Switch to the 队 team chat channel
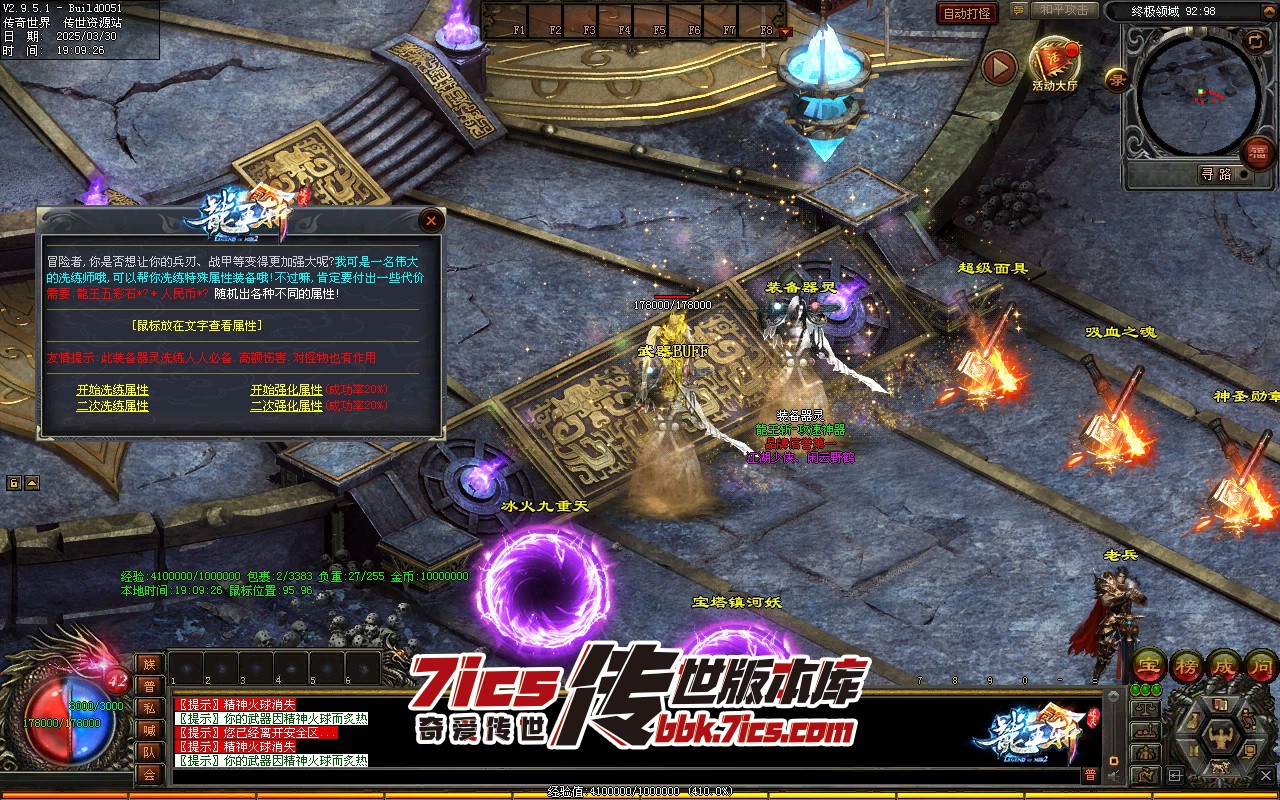1280x800 pixels. pos(149,752)
